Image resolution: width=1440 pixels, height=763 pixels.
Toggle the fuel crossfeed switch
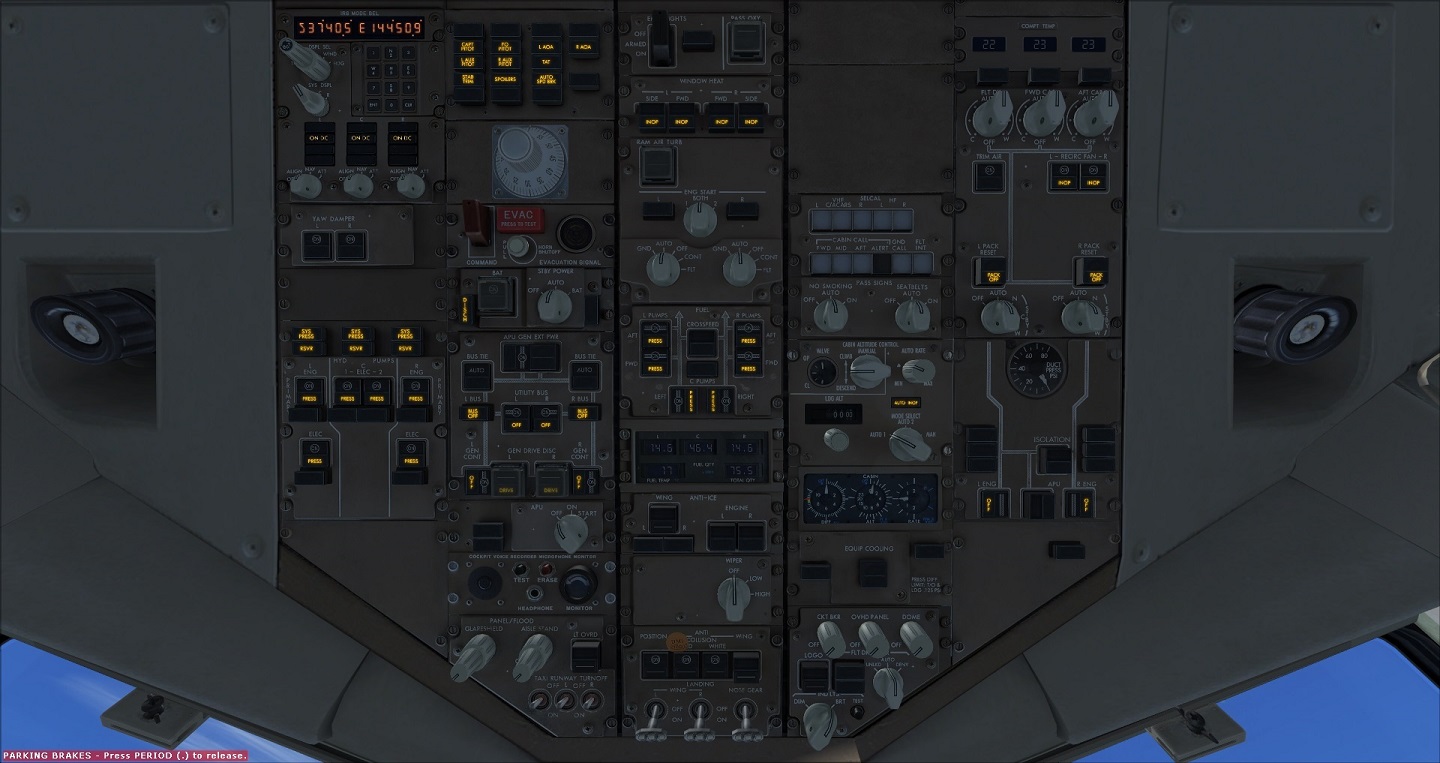(702, 344)
